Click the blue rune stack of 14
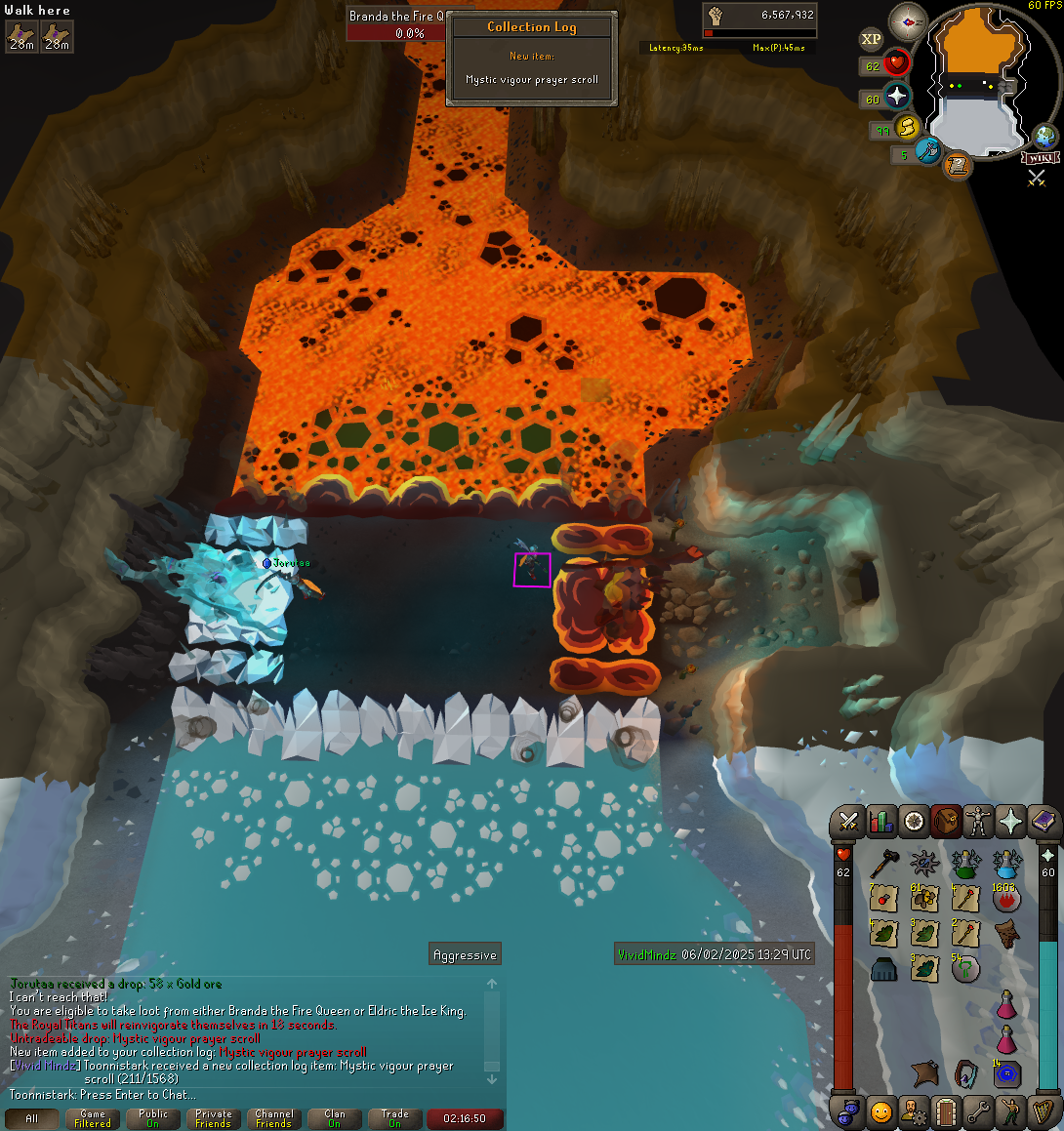Screen dimensions: 1064x1131 pyautogui.click(x=1006, y=1073)
